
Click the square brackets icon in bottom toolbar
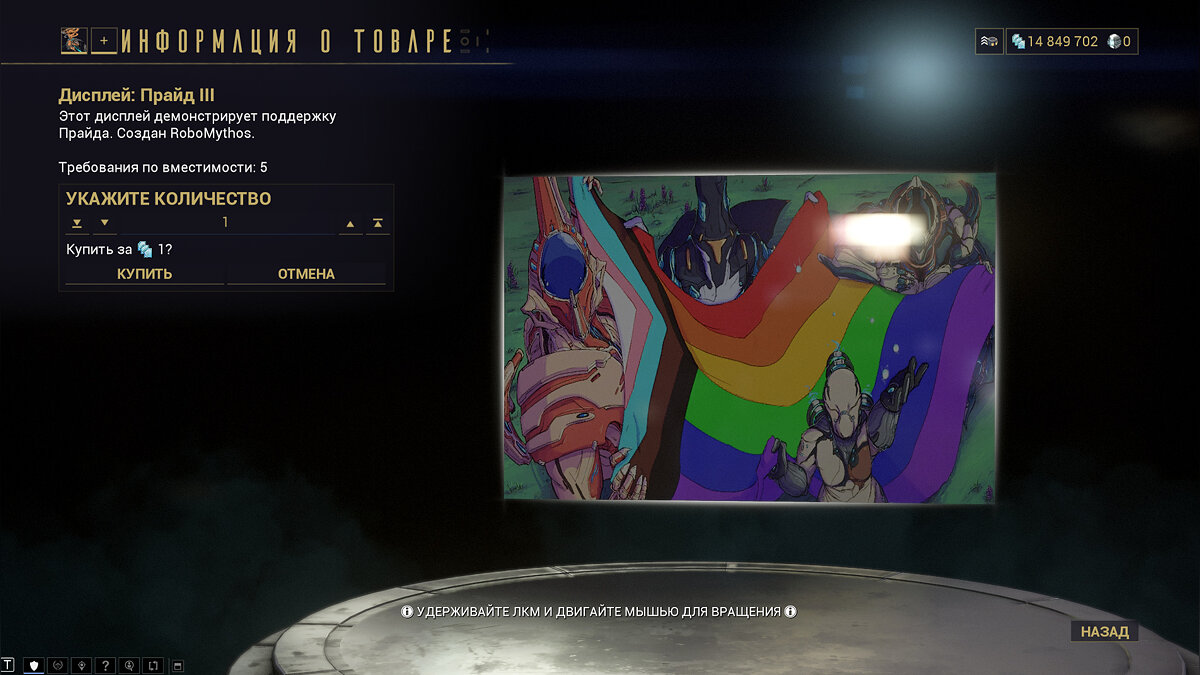tap(153, 665)
